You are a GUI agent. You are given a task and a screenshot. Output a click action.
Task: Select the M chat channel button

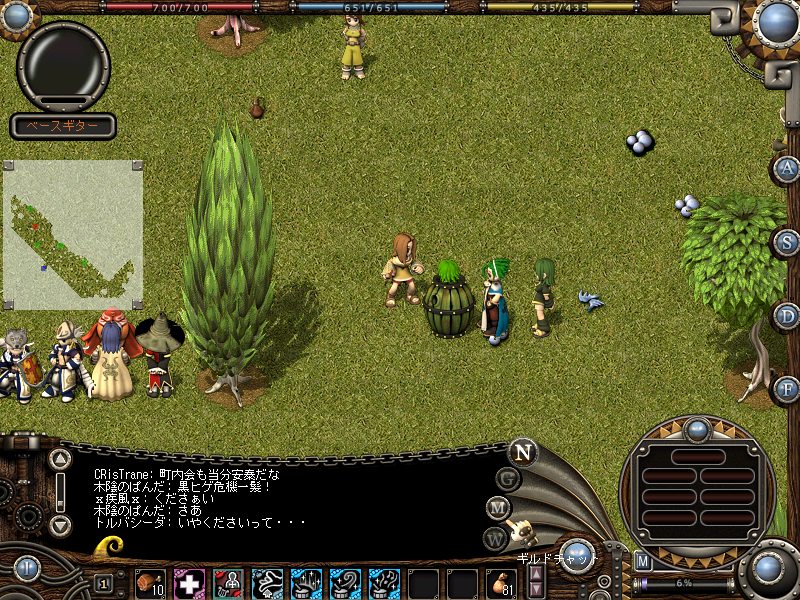click(x=499, y=508)
